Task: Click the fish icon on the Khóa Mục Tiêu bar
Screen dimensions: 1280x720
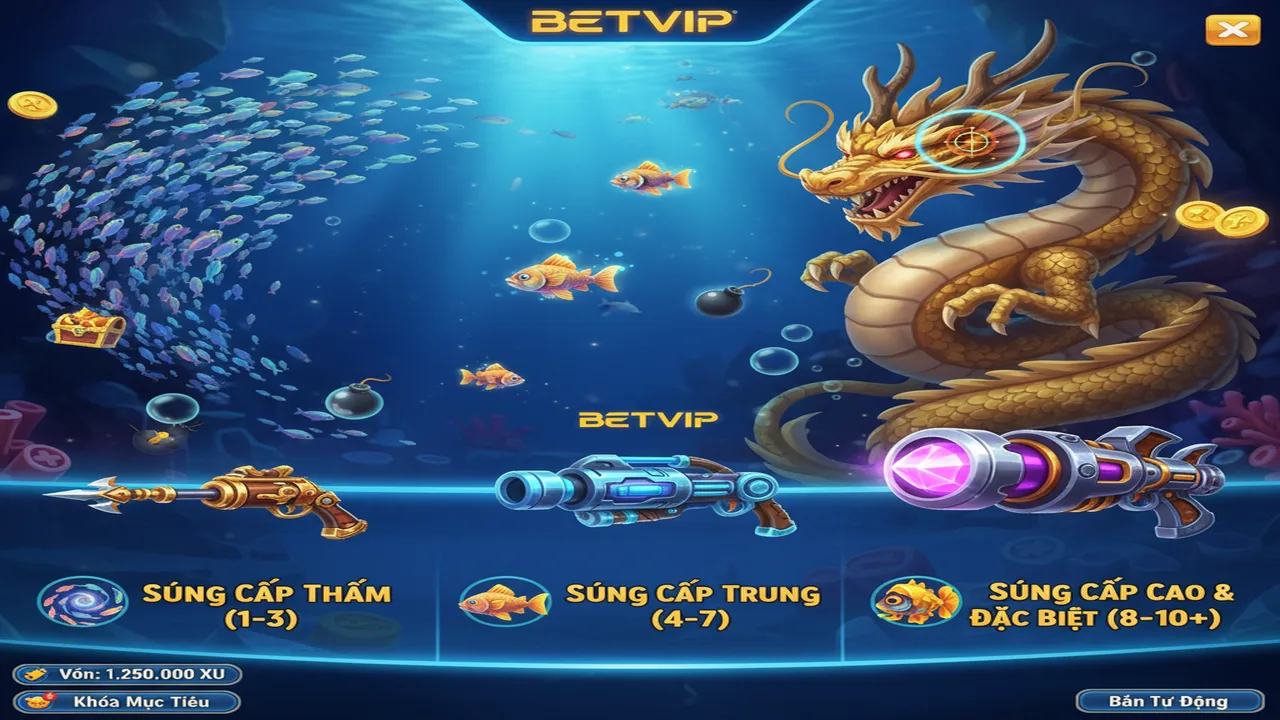Action: click(36, 703)
